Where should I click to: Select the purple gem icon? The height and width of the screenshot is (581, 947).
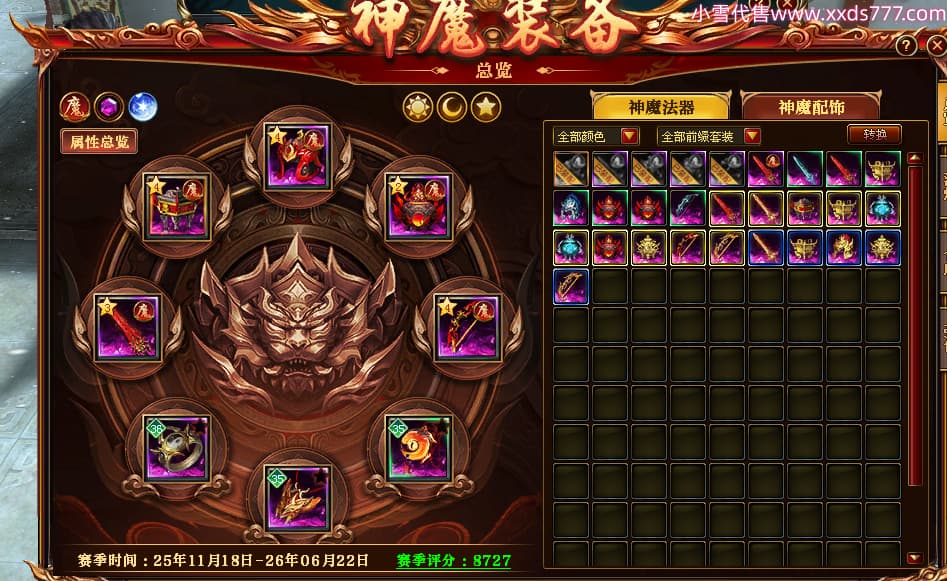[109, 106]
